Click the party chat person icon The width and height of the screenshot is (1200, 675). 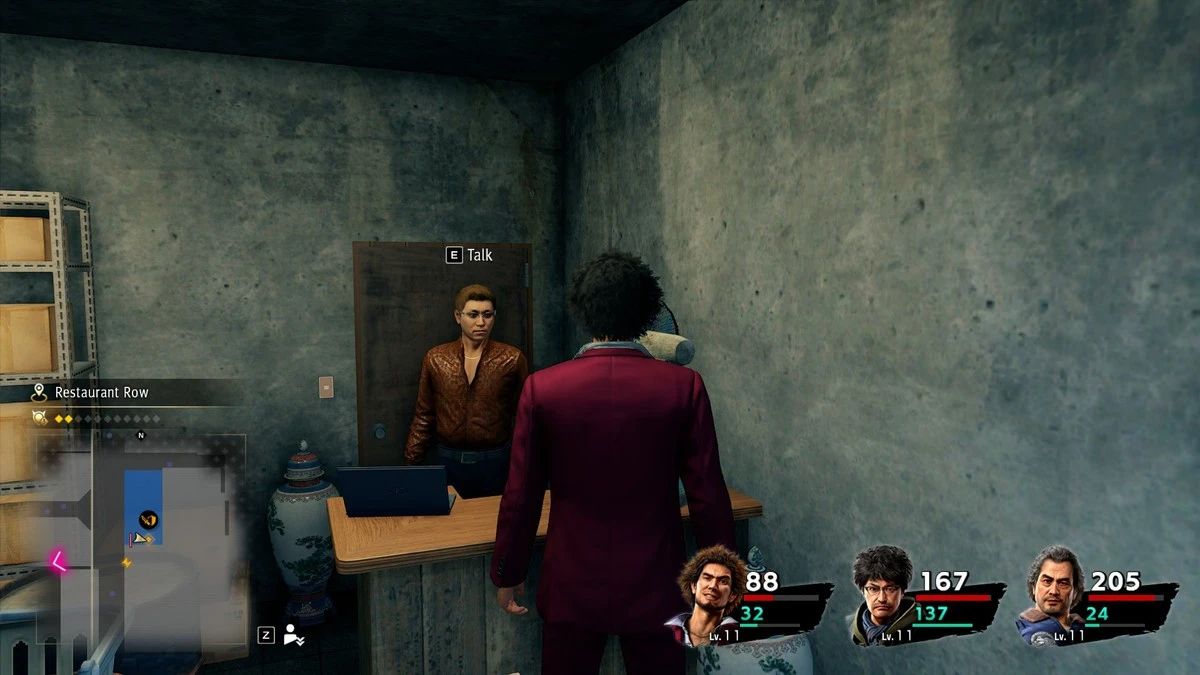pos(293,634)
